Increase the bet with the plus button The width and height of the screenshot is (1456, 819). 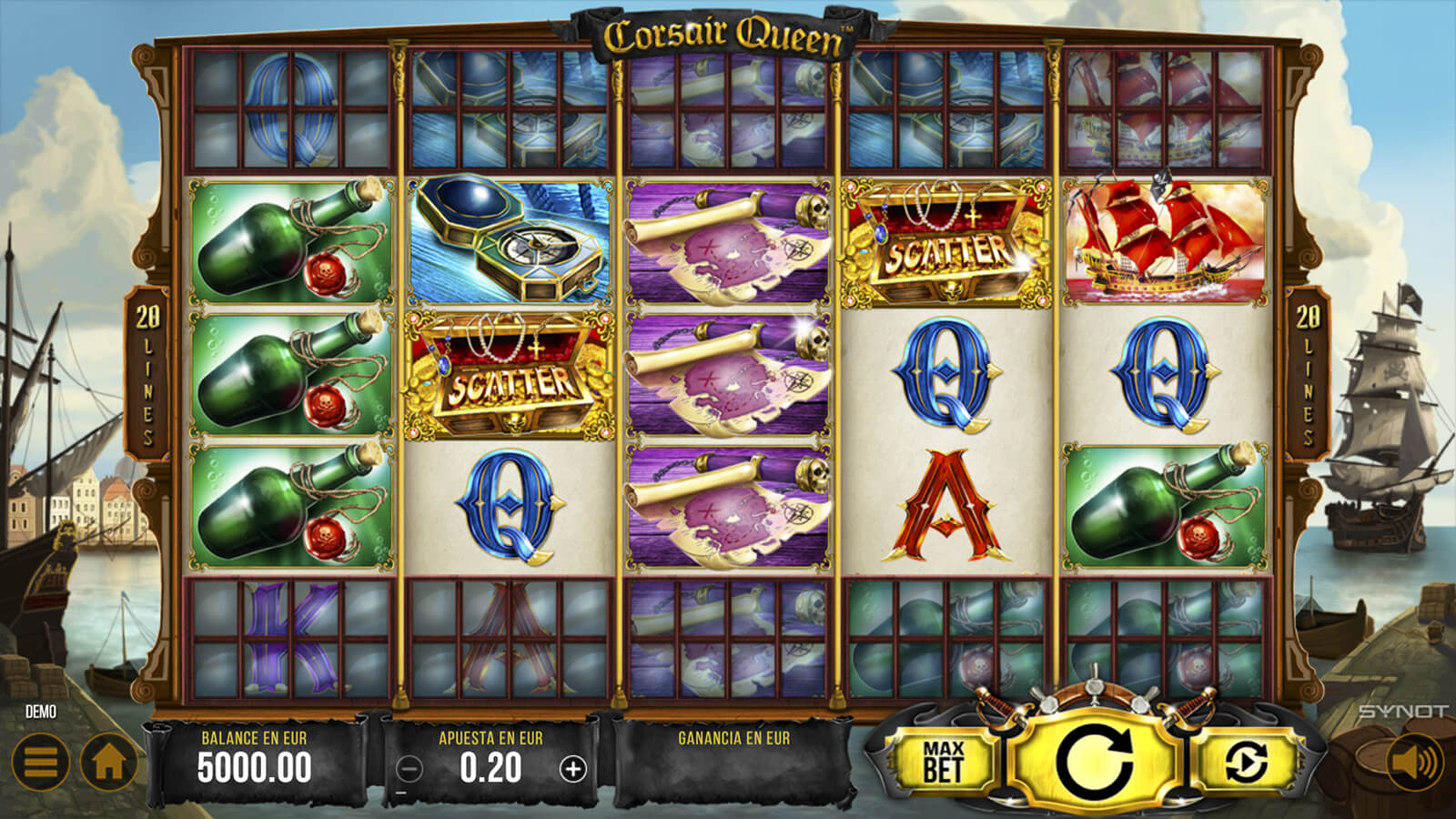[572, 770]
